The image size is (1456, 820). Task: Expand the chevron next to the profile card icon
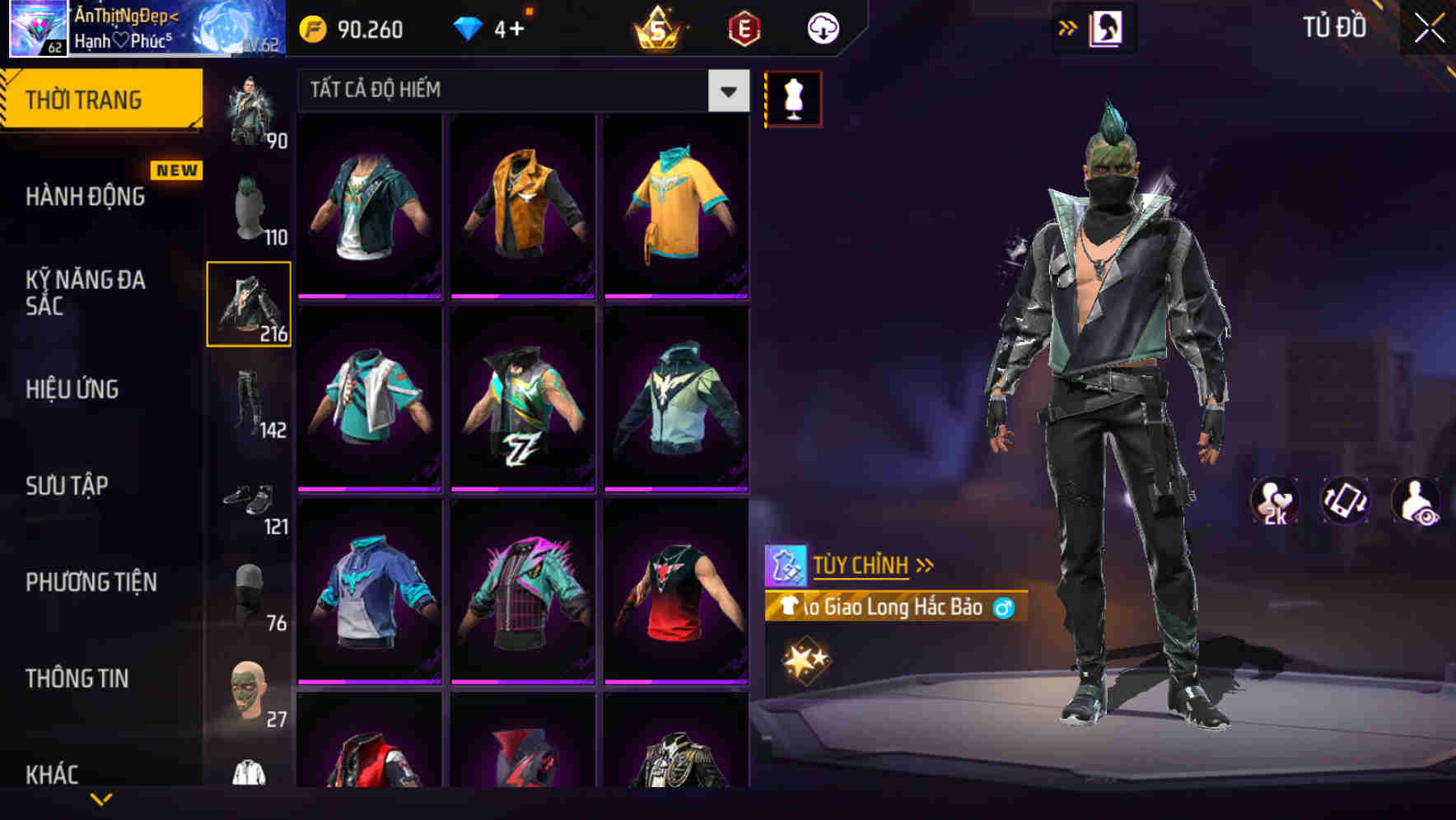[x=1068, y=27]
